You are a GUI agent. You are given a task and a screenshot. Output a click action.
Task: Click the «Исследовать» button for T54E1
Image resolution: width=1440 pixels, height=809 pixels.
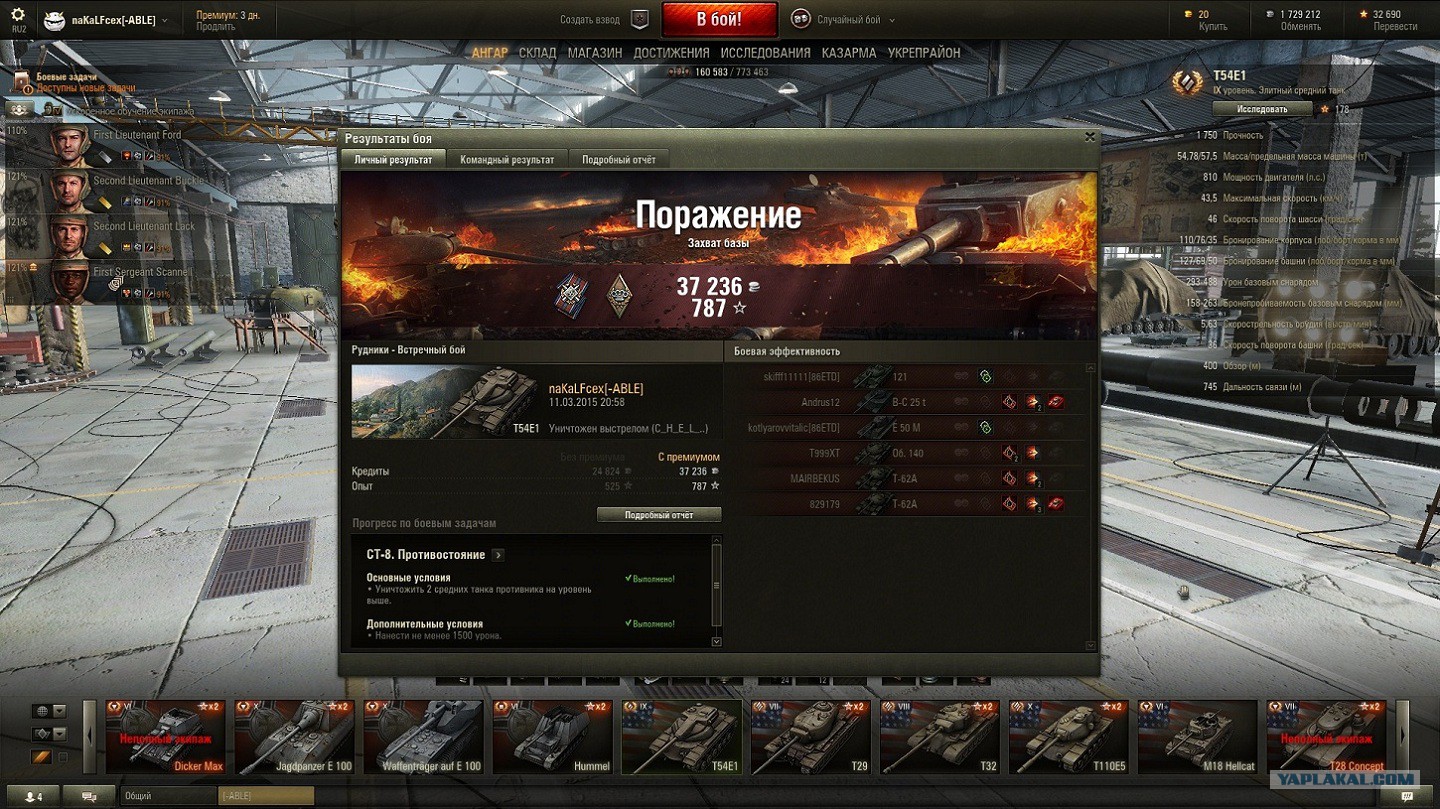tap(1261, 108)
